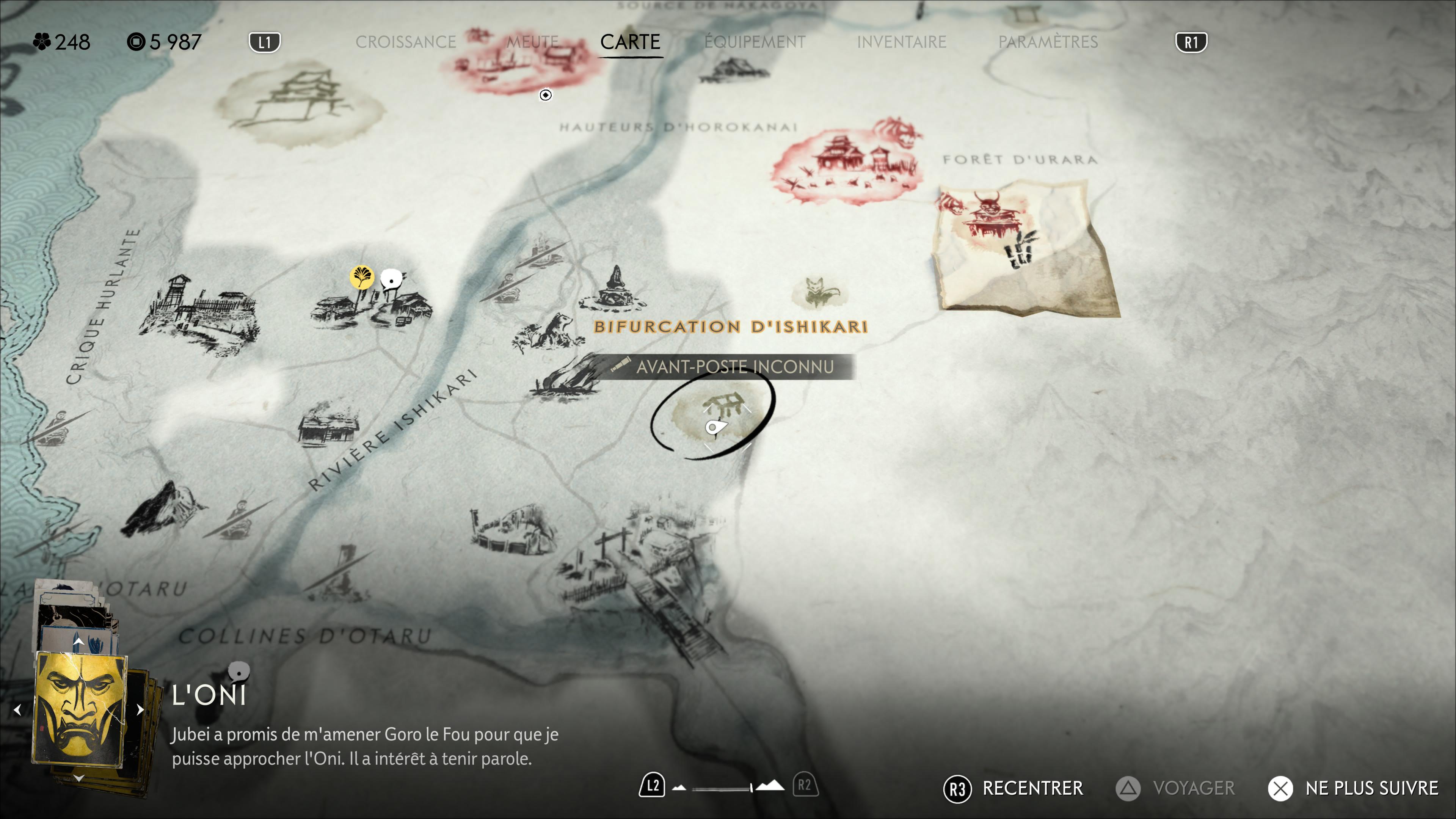Select the Carte tab

tap(630, 42)
